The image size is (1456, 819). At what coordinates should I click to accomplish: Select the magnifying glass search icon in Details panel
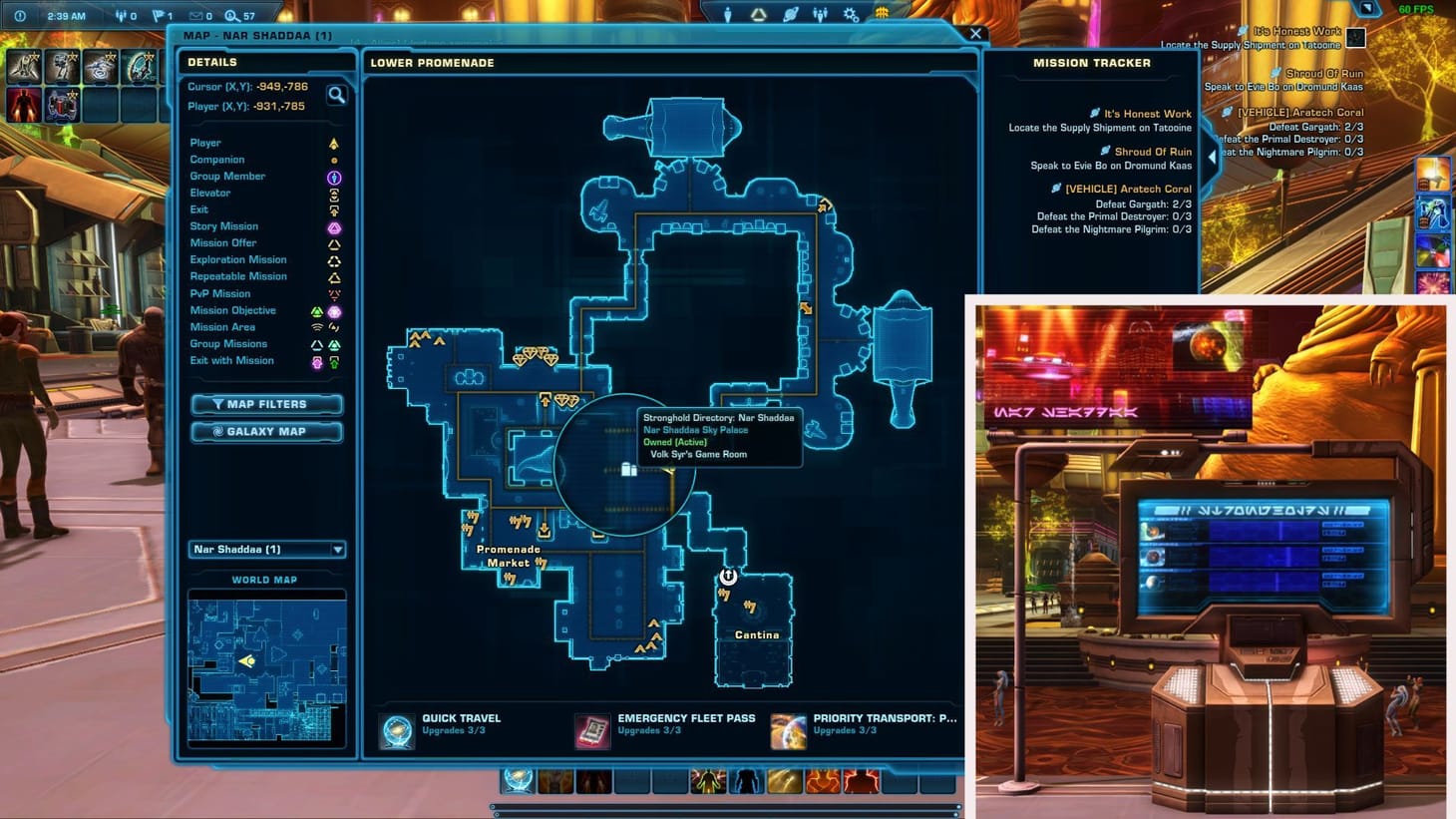(x=338, y=95)
